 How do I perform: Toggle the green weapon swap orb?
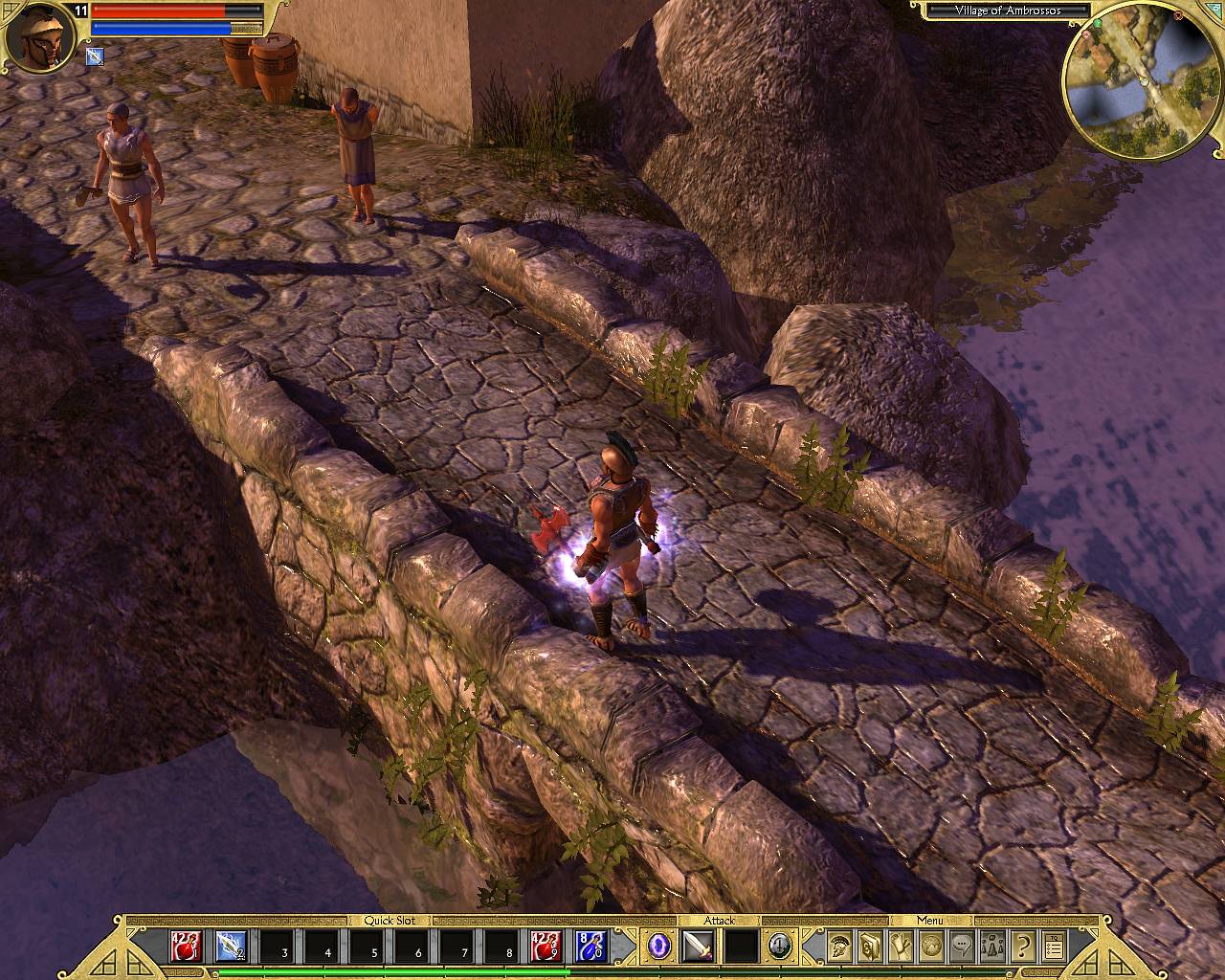pyautogui.click(x=780, y=947)
